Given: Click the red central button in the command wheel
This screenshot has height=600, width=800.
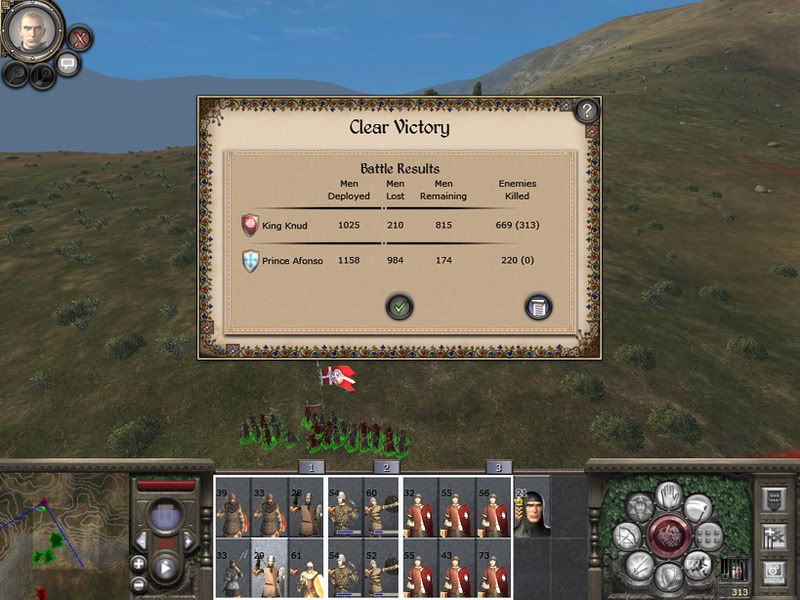Looking at the screenshot, I should pyautogui.click(x=668, y=532).
